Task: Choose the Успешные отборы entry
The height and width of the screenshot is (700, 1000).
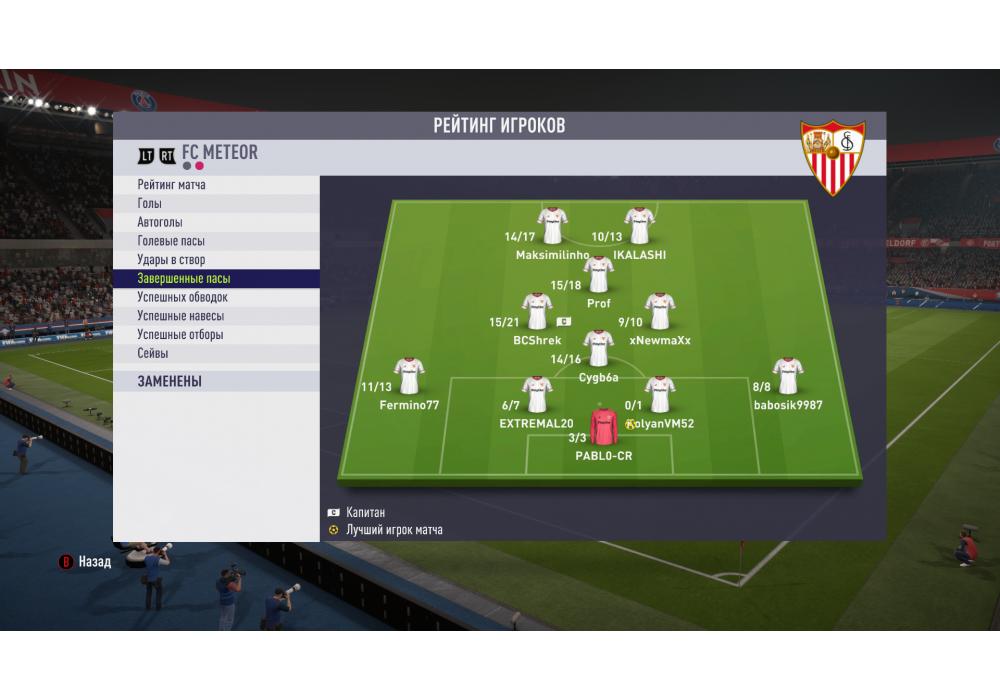Action: [x=215, y=335]
